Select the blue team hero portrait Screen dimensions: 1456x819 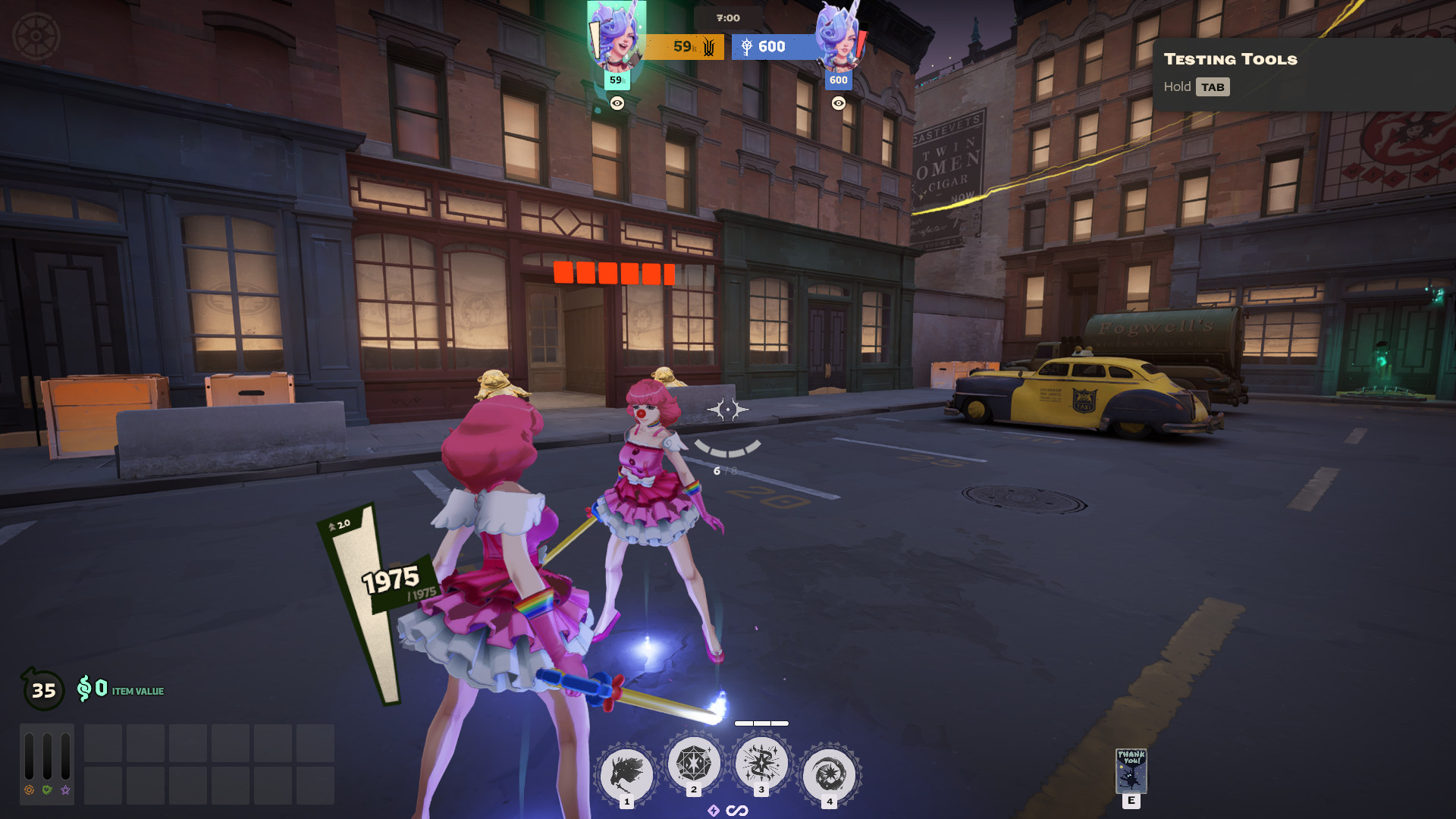(x=838, y=36)
